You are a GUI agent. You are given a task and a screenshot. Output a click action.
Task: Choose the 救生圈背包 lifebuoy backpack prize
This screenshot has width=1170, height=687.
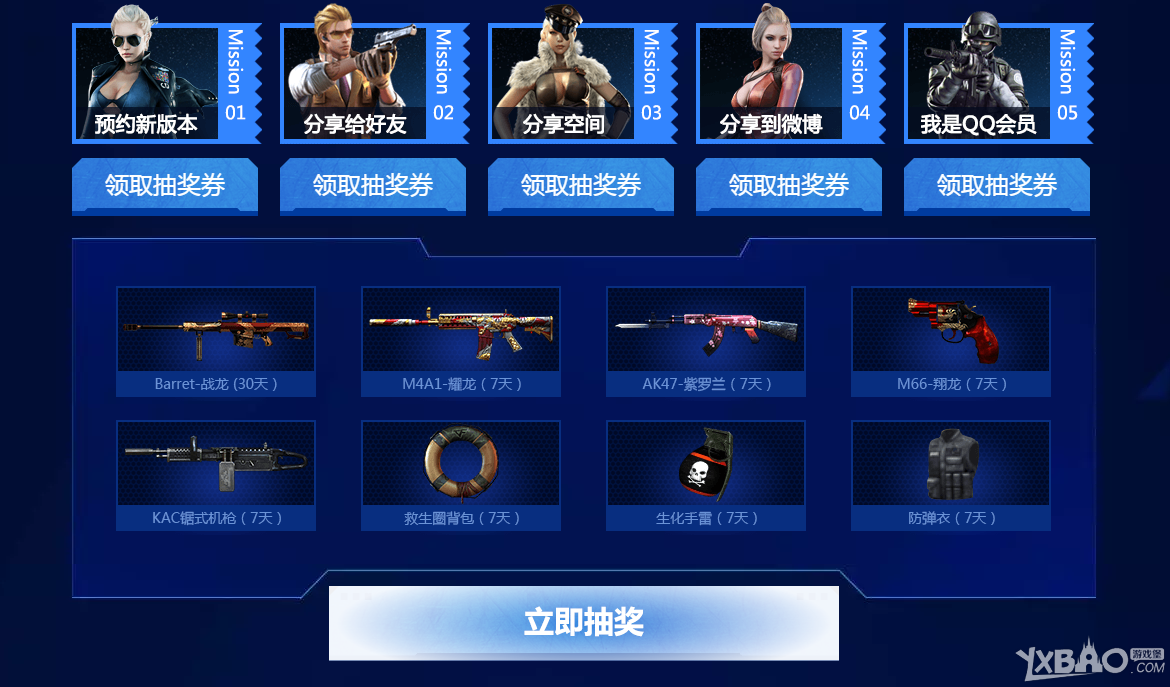(x=461, y=475)
